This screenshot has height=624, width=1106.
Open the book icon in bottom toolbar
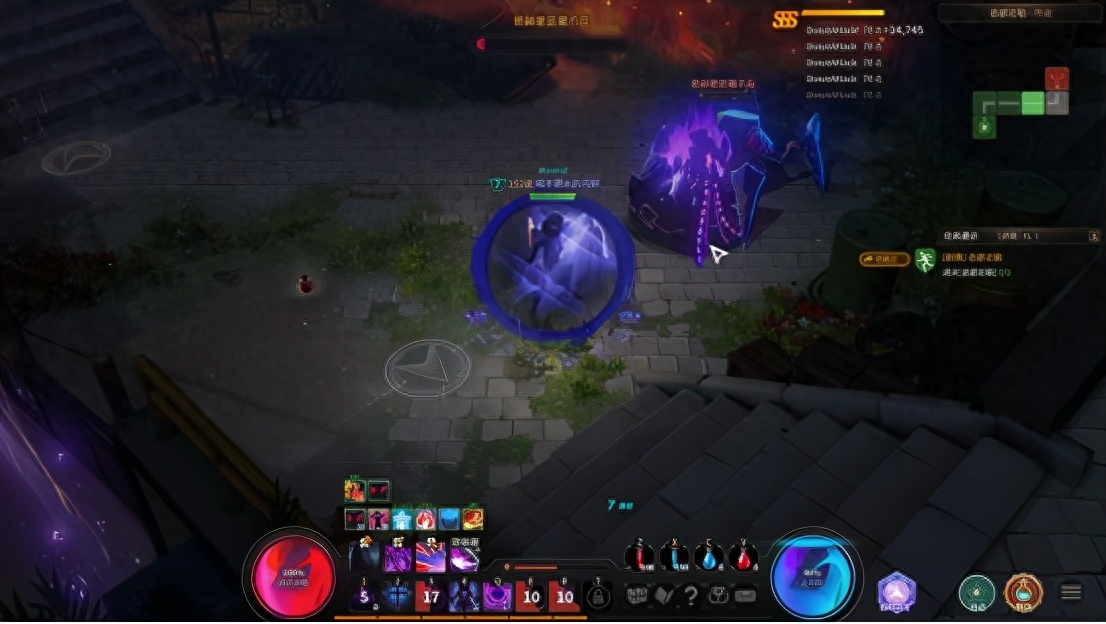(664, 596)
